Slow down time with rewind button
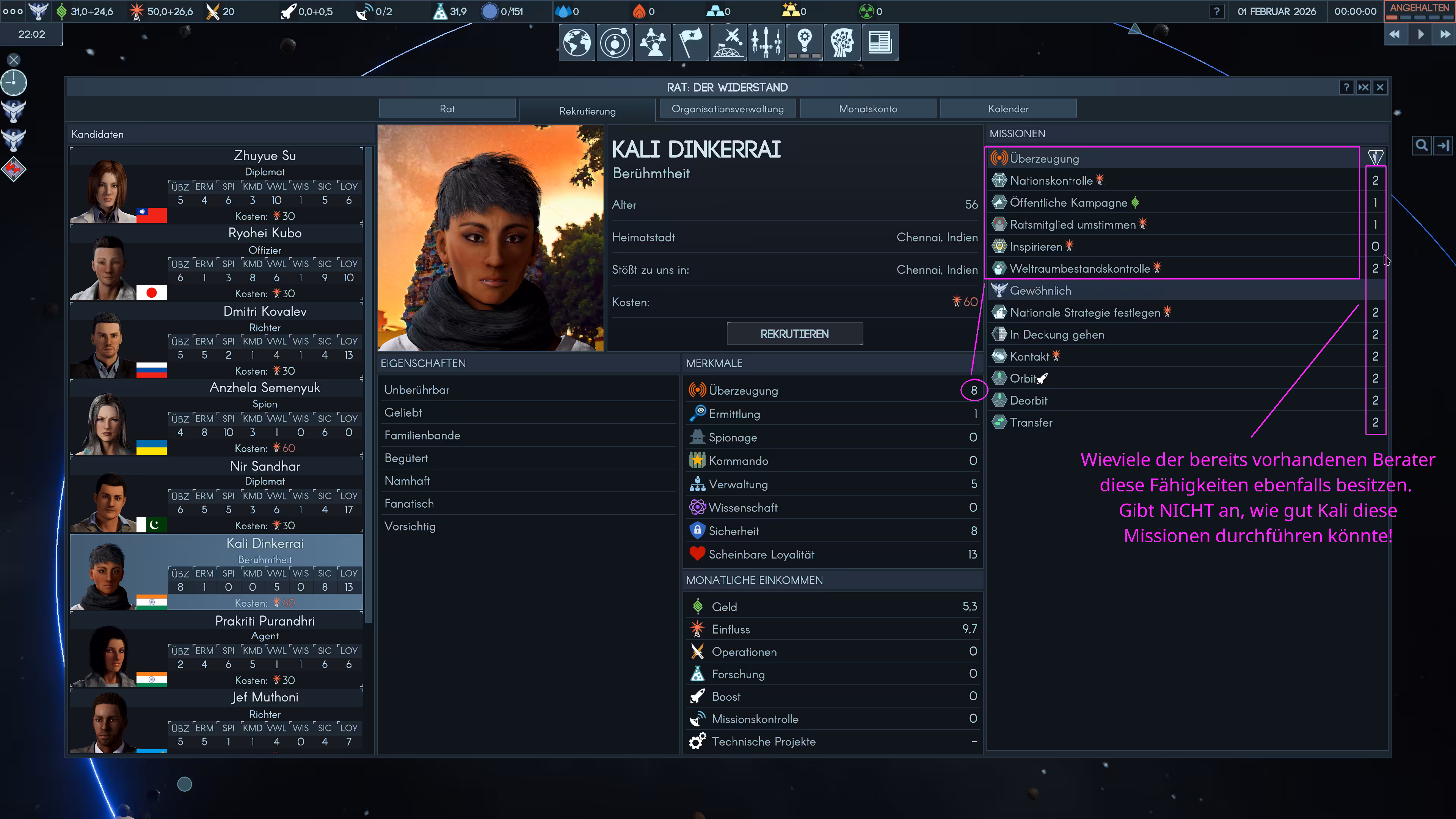 (1395, 35)
